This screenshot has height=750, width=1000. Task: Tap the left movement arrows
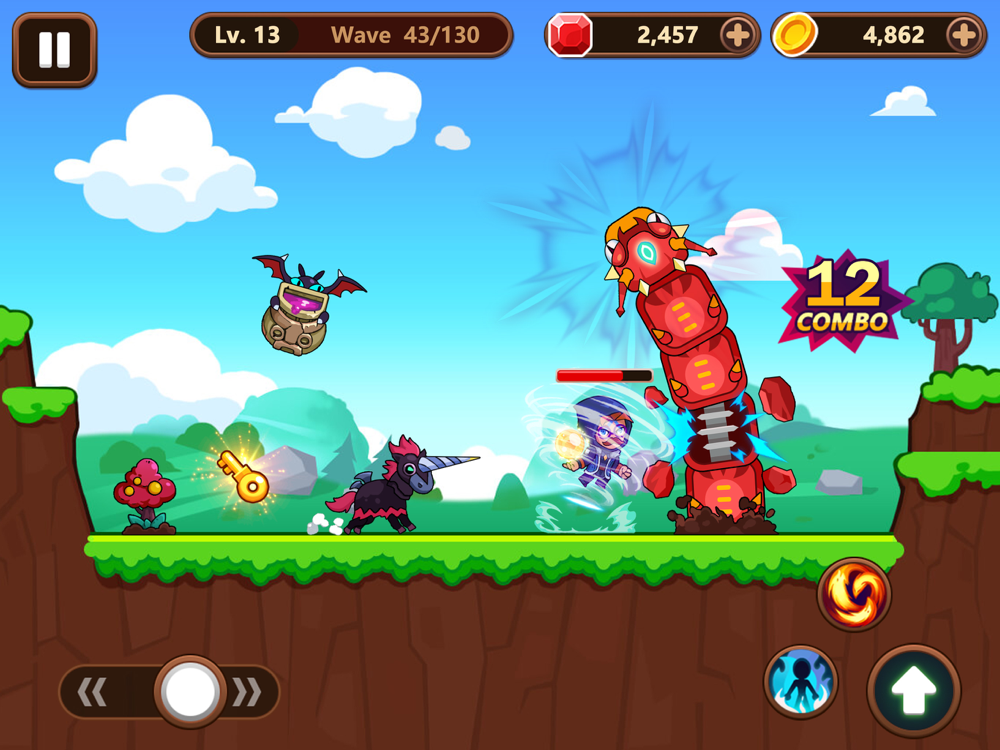point(93,692)
